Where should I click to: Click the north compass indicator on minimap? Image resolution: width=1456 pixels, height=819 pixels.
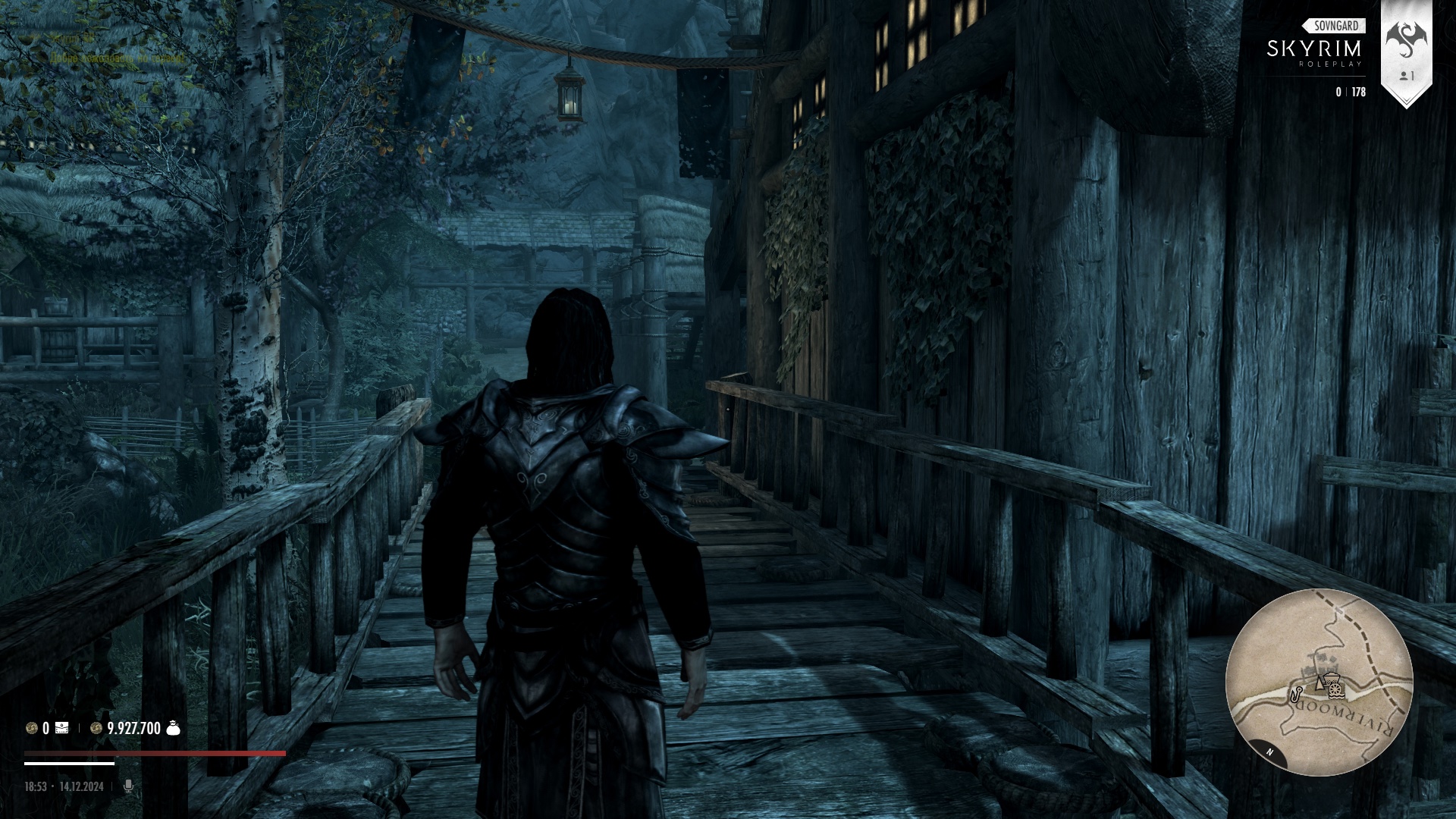pos(1269,752)
